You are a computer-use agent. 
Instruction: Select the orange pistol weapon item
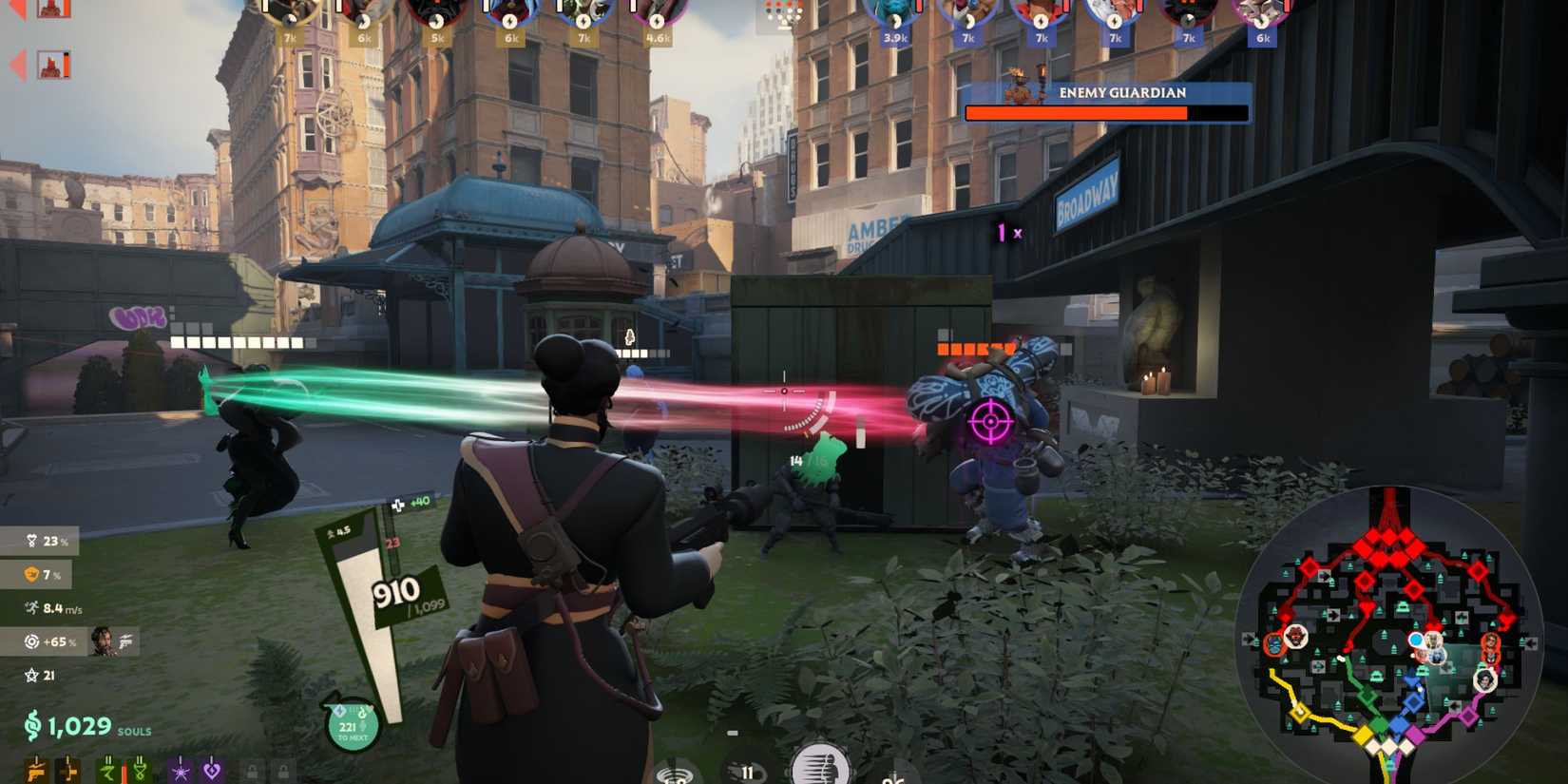(36, 770)
